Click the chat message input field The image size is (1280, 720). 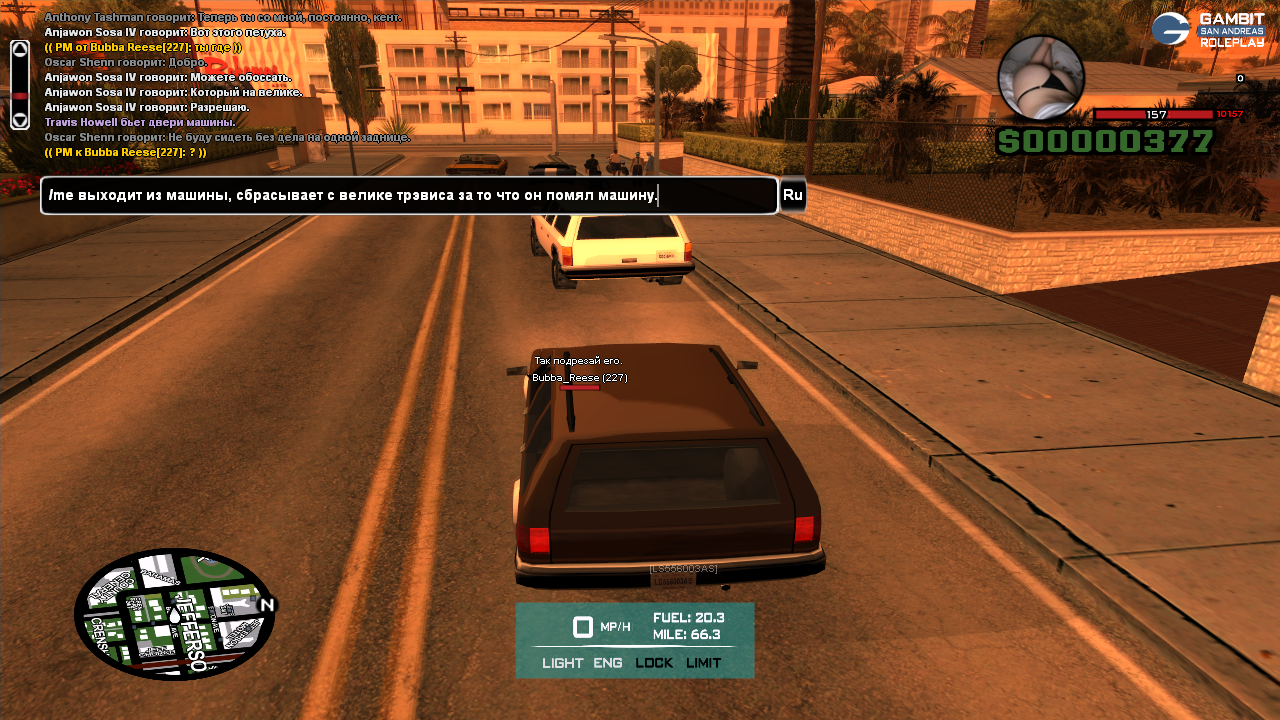coord(409,196)
